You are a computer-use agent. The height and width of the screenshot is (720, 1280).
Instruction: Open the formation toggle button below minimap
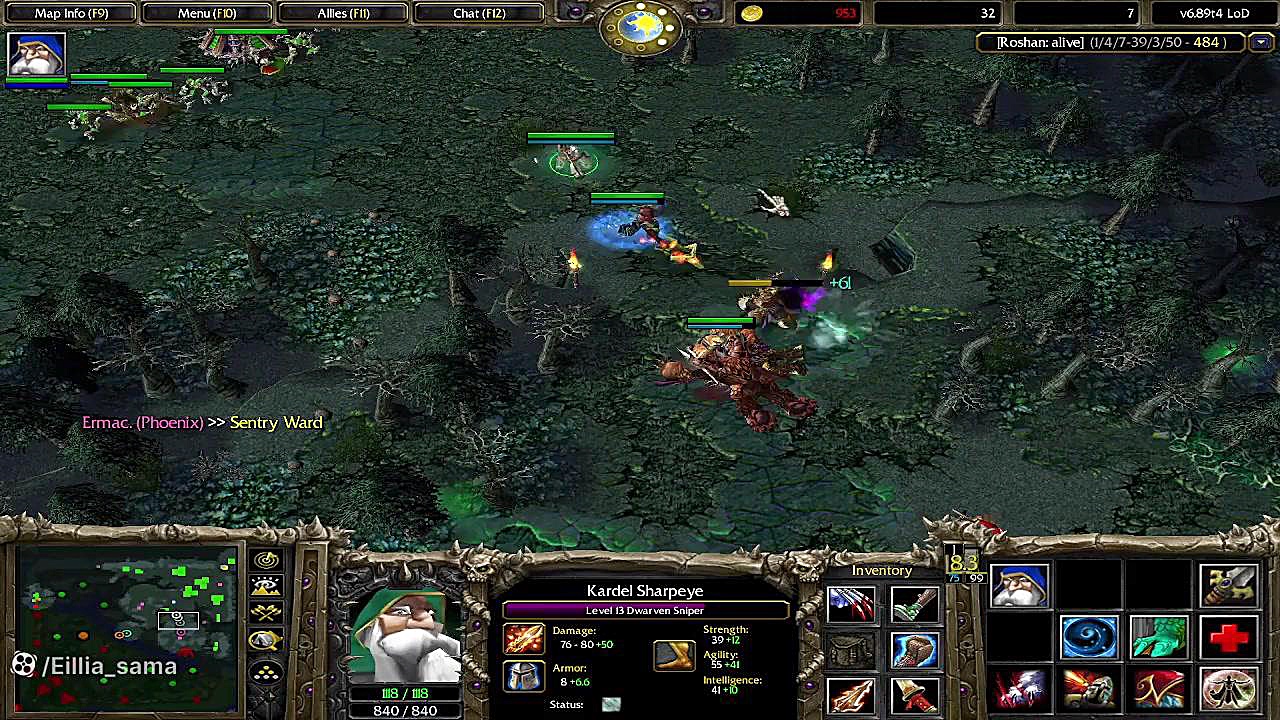pyautogui.click(x=266, y=673)
